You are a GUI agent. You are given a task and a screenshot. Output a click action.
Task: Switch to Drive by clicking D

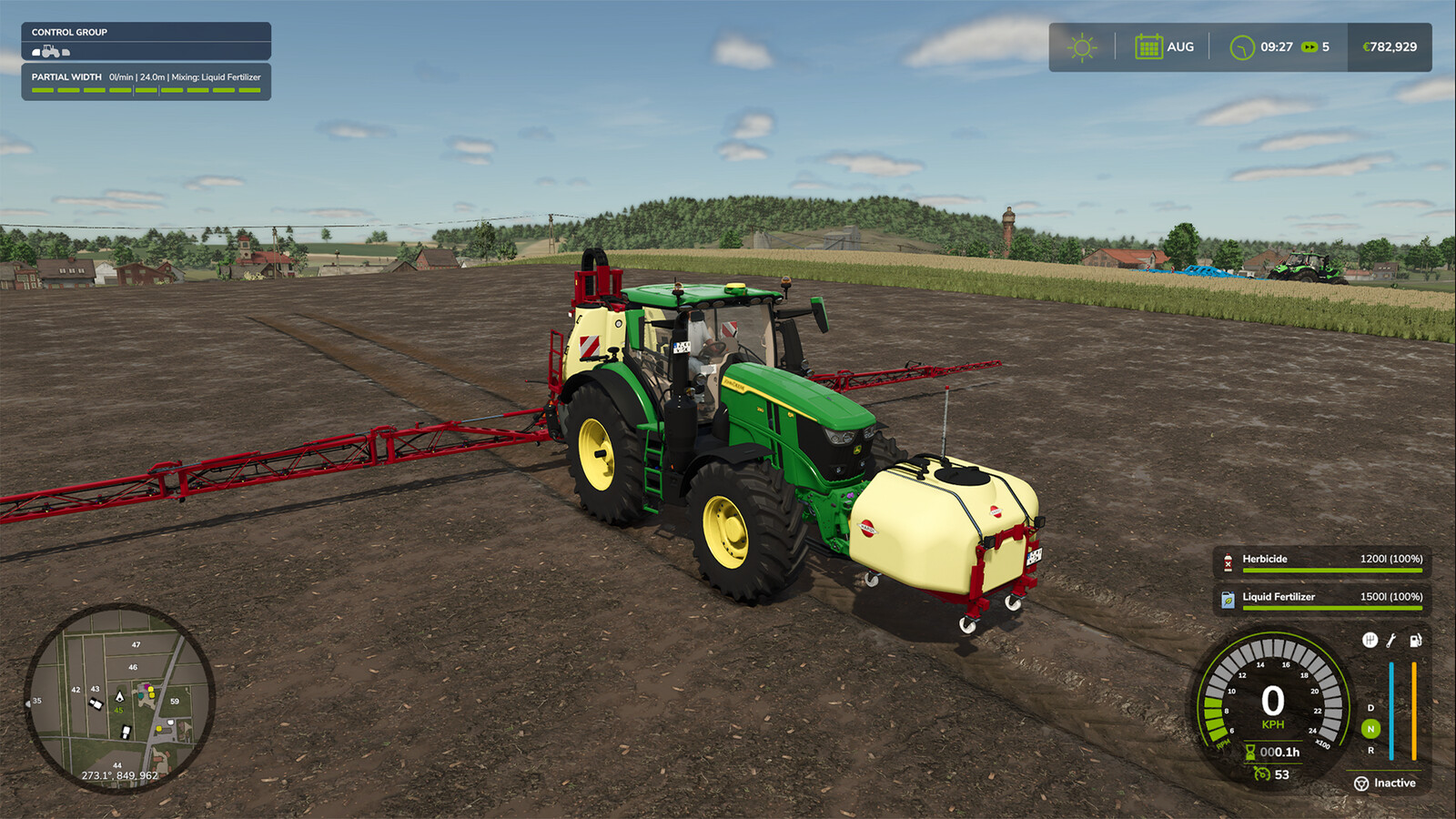click(1370, 708)
